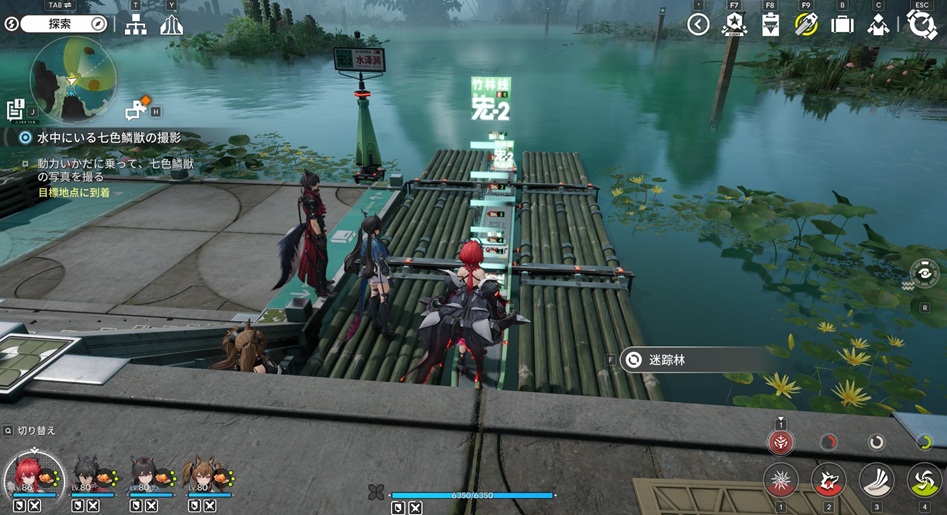Viewport: 947px width, 515px height.
Task: Open the mission log document icon
Action: pyautogui.click(x=15, y=110)
